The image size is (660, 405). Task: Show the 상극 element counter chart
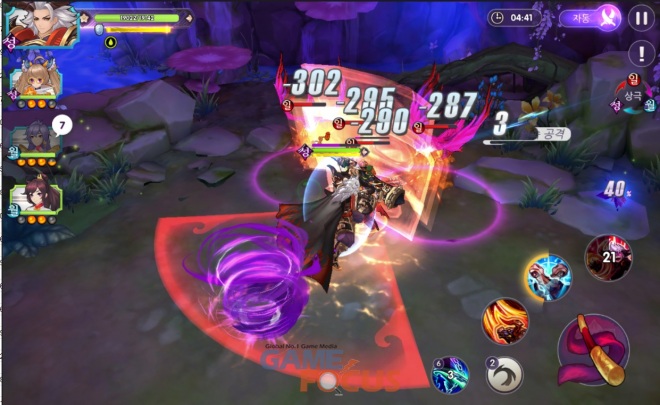631,93
